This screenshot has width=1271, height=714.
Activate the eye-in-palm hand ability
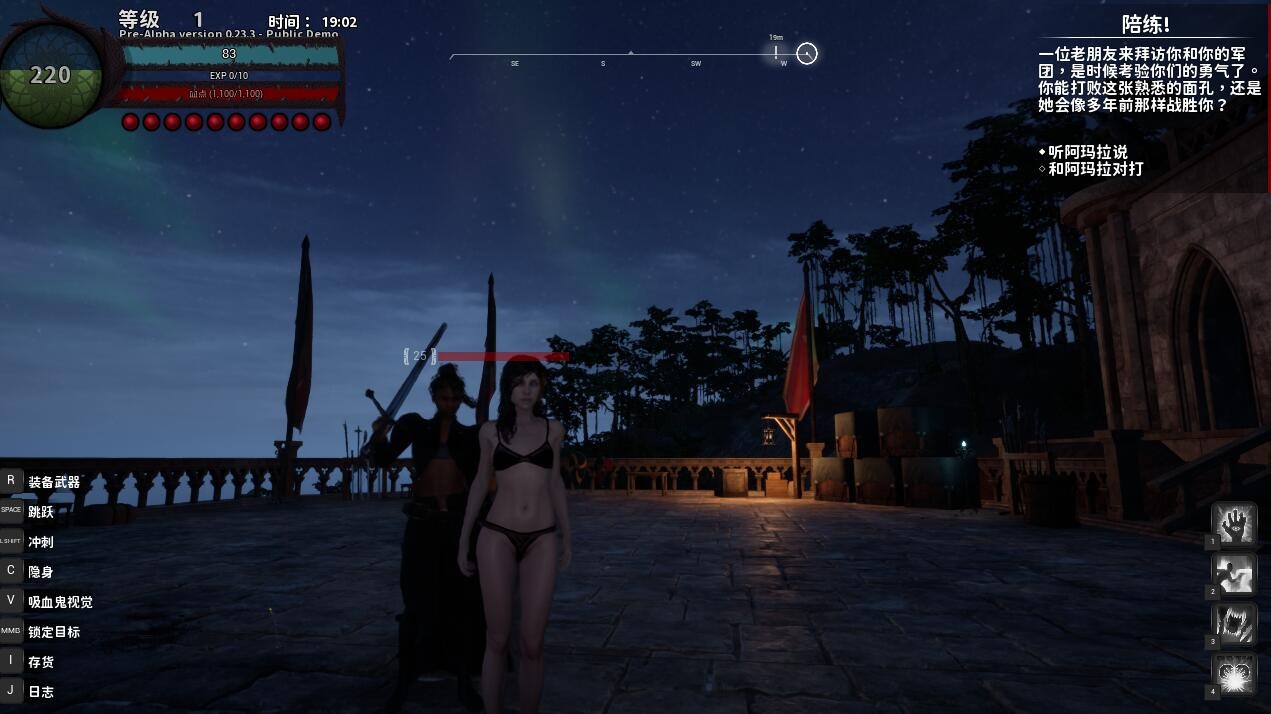(1234, 525)
